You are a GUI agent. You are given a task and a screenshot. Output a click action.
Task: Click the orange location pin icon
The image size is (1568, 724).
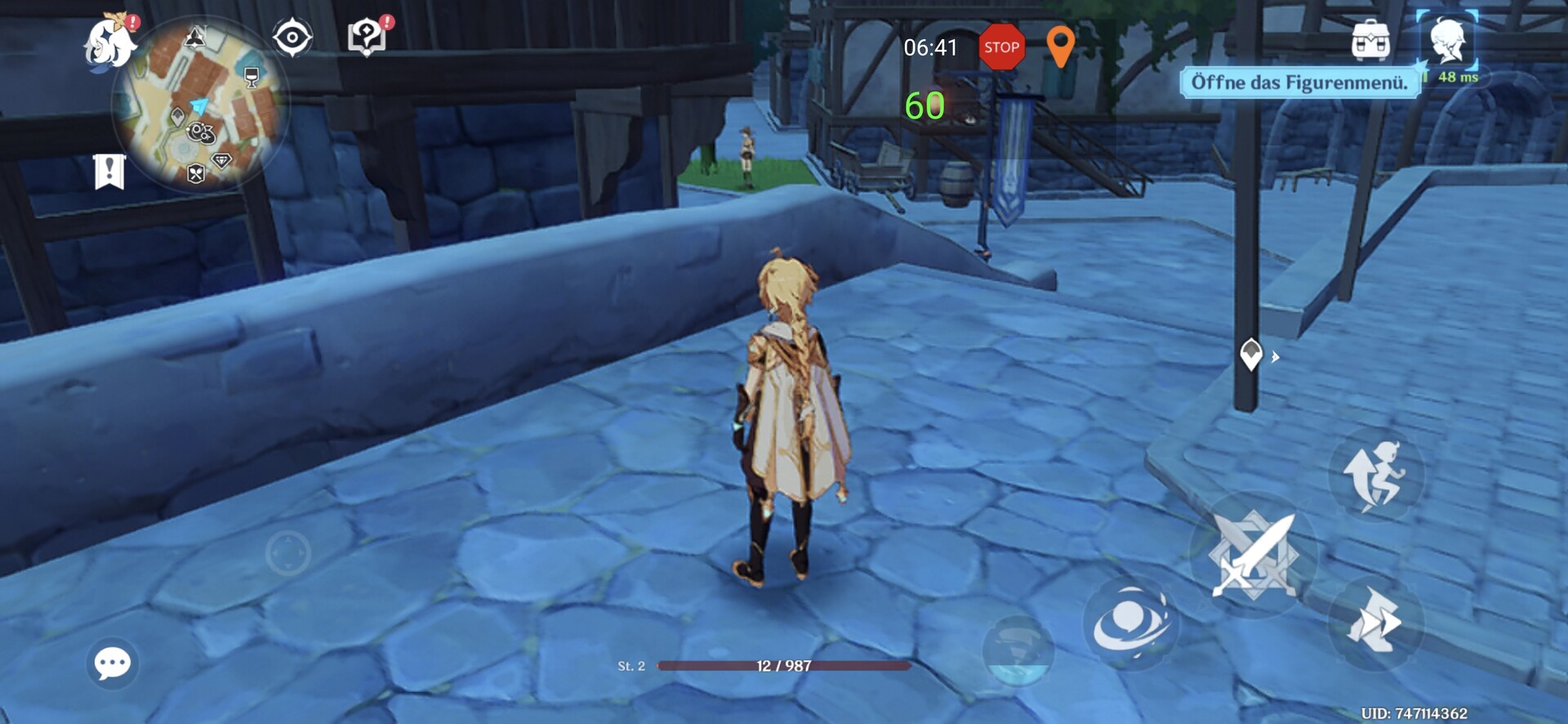coord(1060,46)
